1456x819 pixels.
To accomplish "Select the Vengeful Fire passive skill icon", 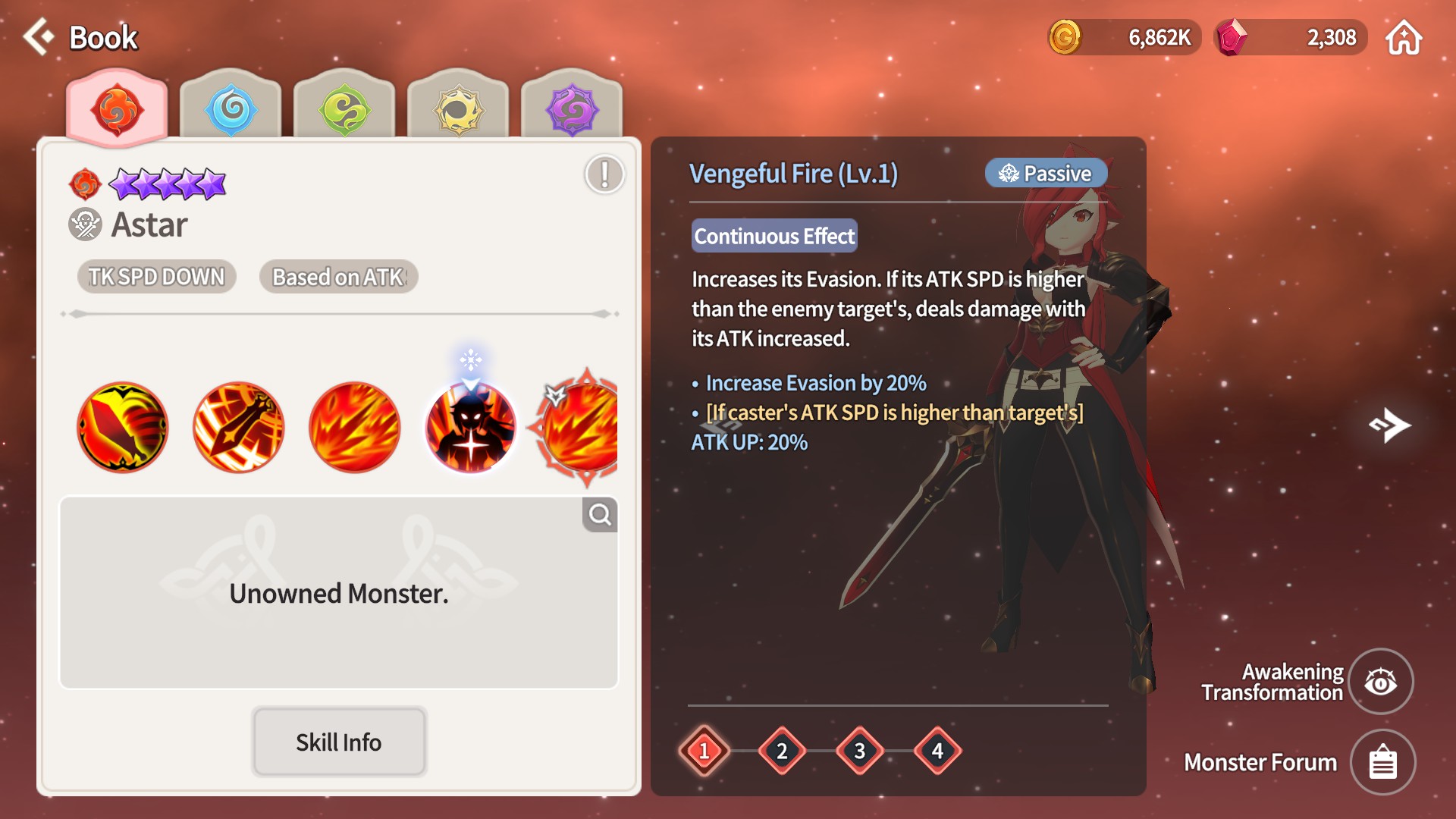I will coord(471,427).
